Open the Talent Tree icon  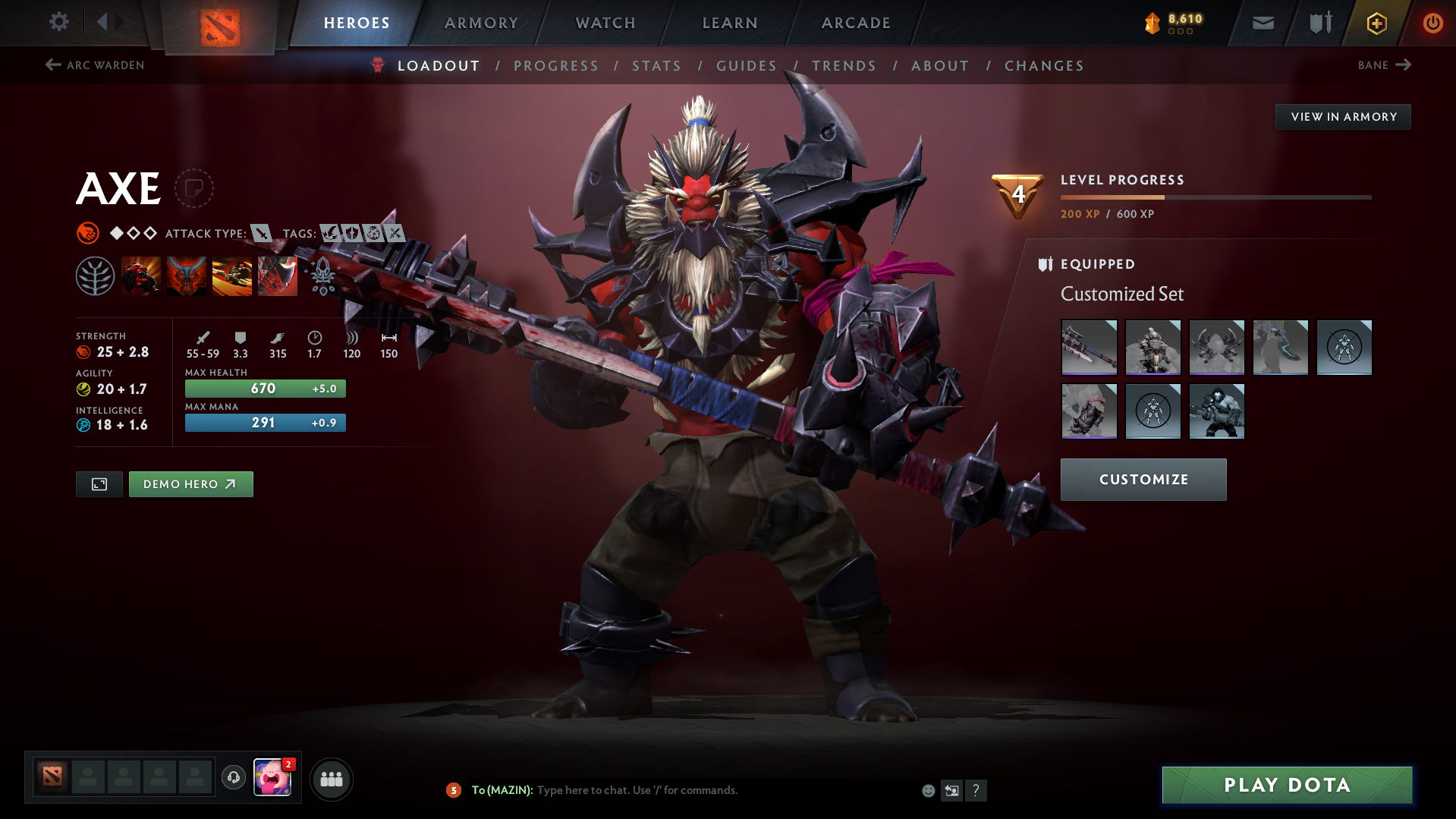click(96, 276)
